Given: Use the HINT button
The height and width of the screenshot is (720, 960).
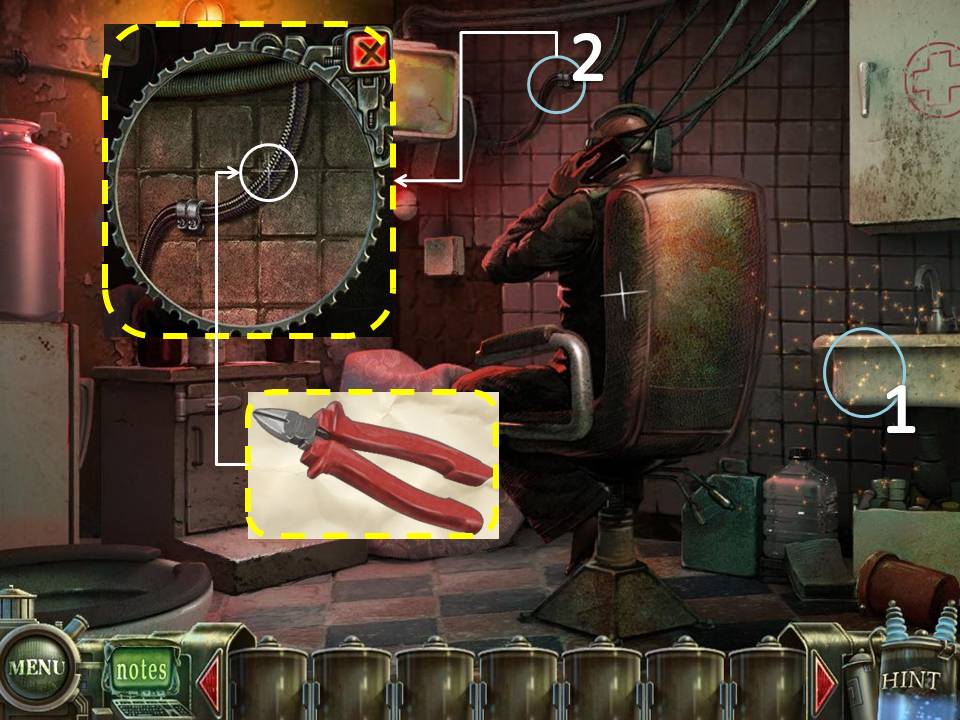Looking at the screenshot, I should tap(910, 682).
